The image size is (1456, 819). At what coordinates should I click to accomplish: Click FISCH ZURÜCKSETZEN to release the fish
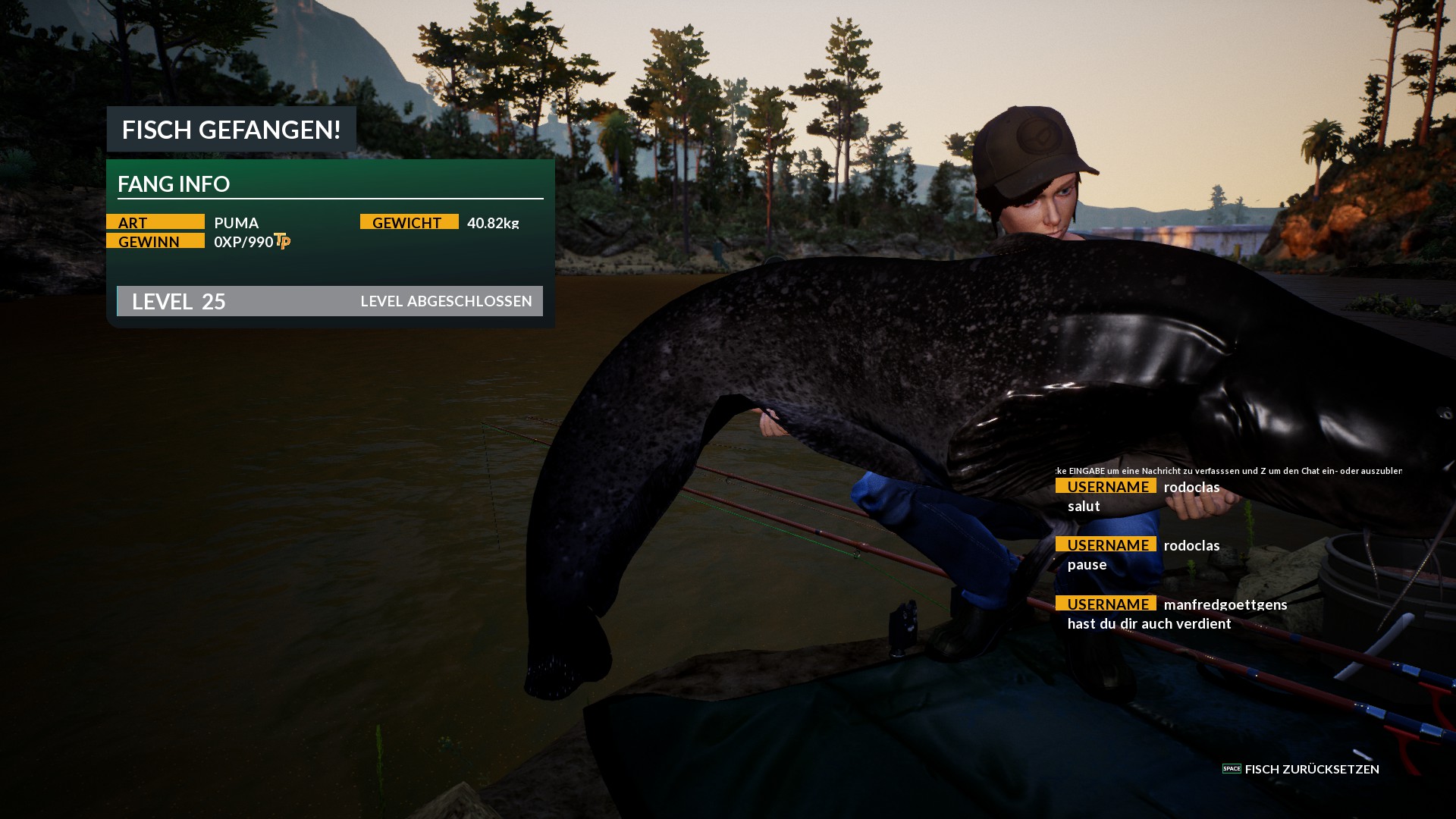coord(1312,770)
